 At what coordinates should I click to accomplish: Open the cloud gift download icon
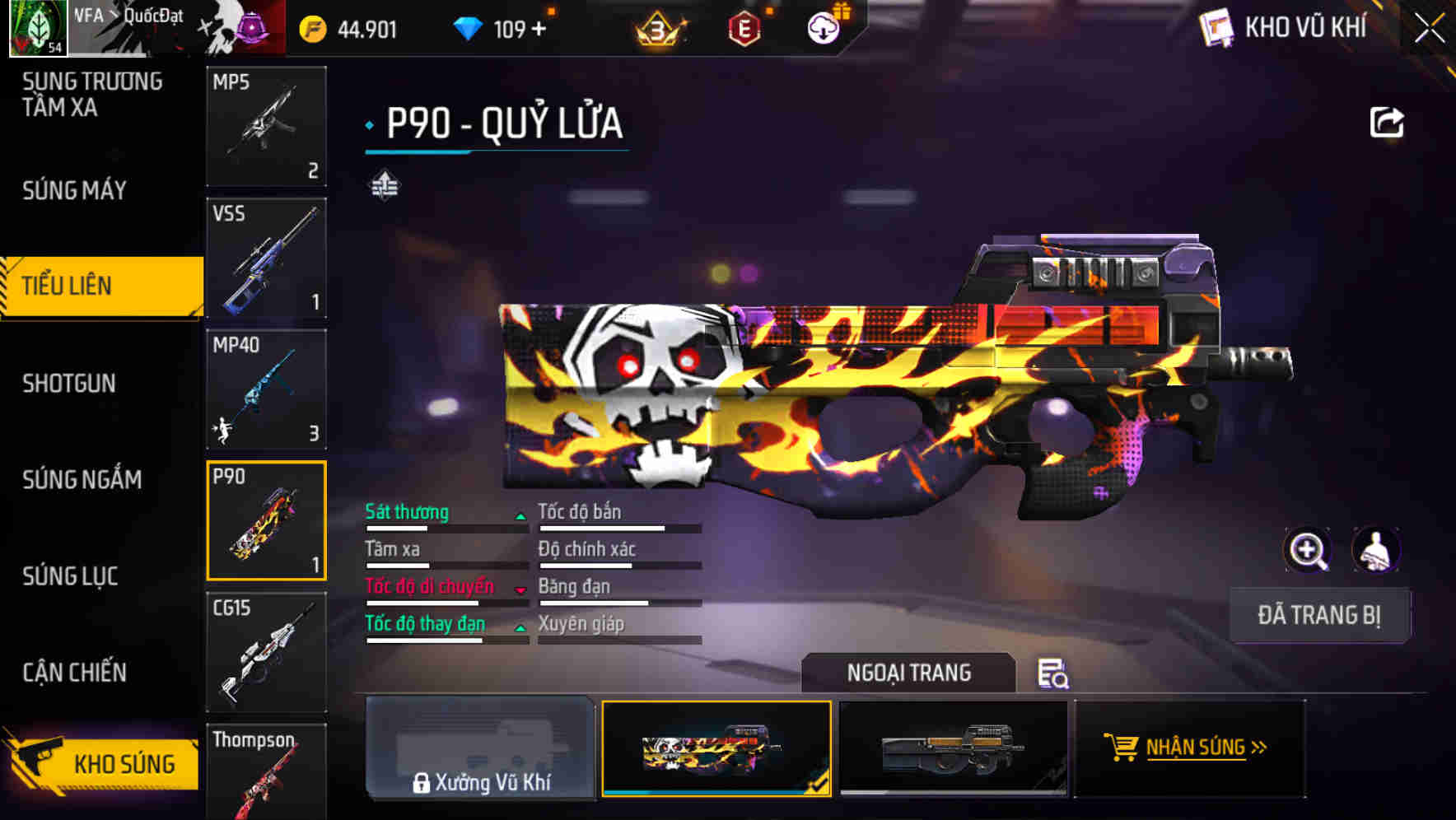pyautogui.click(x=824, y=27)
